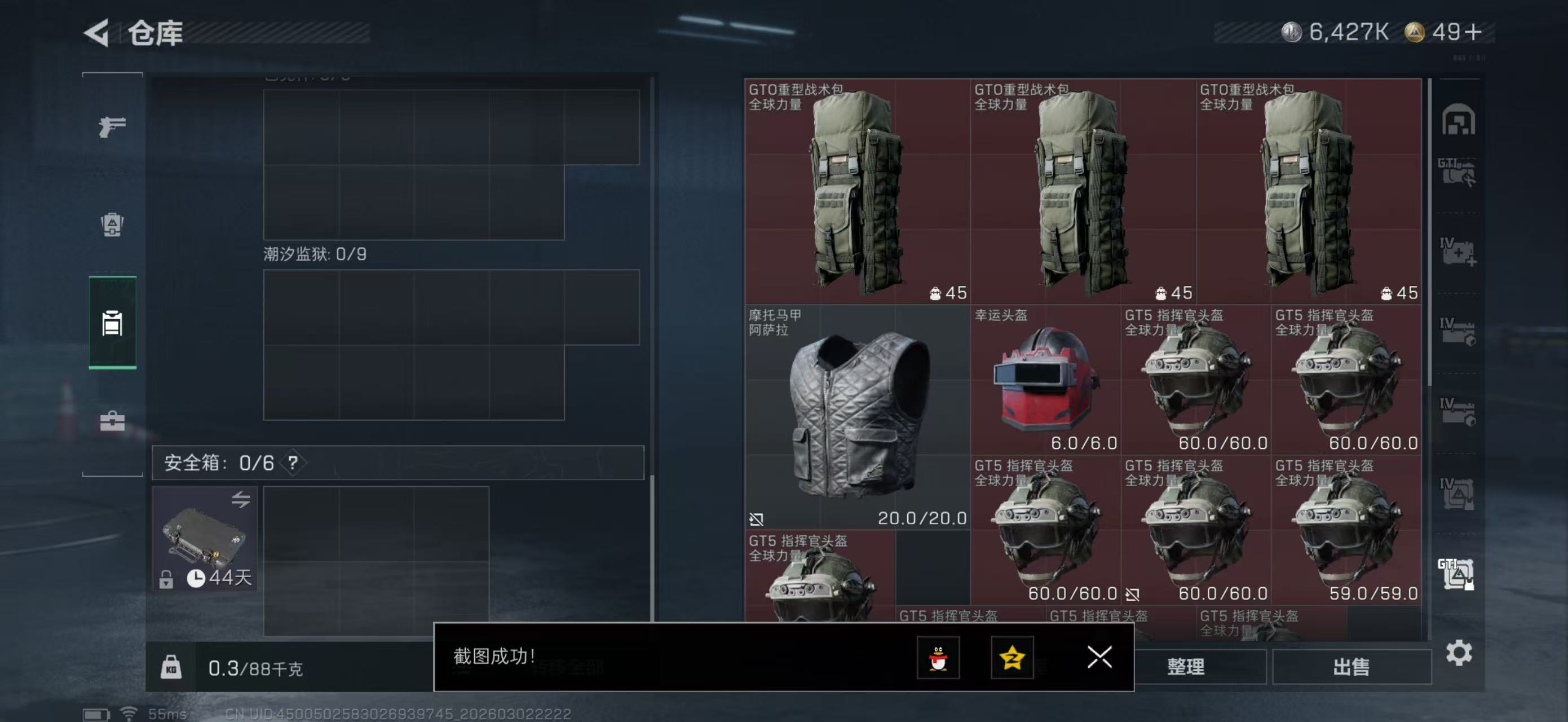Switch to the briefcase items tab
Viewport: 1568px width, 722px height.
112,420
